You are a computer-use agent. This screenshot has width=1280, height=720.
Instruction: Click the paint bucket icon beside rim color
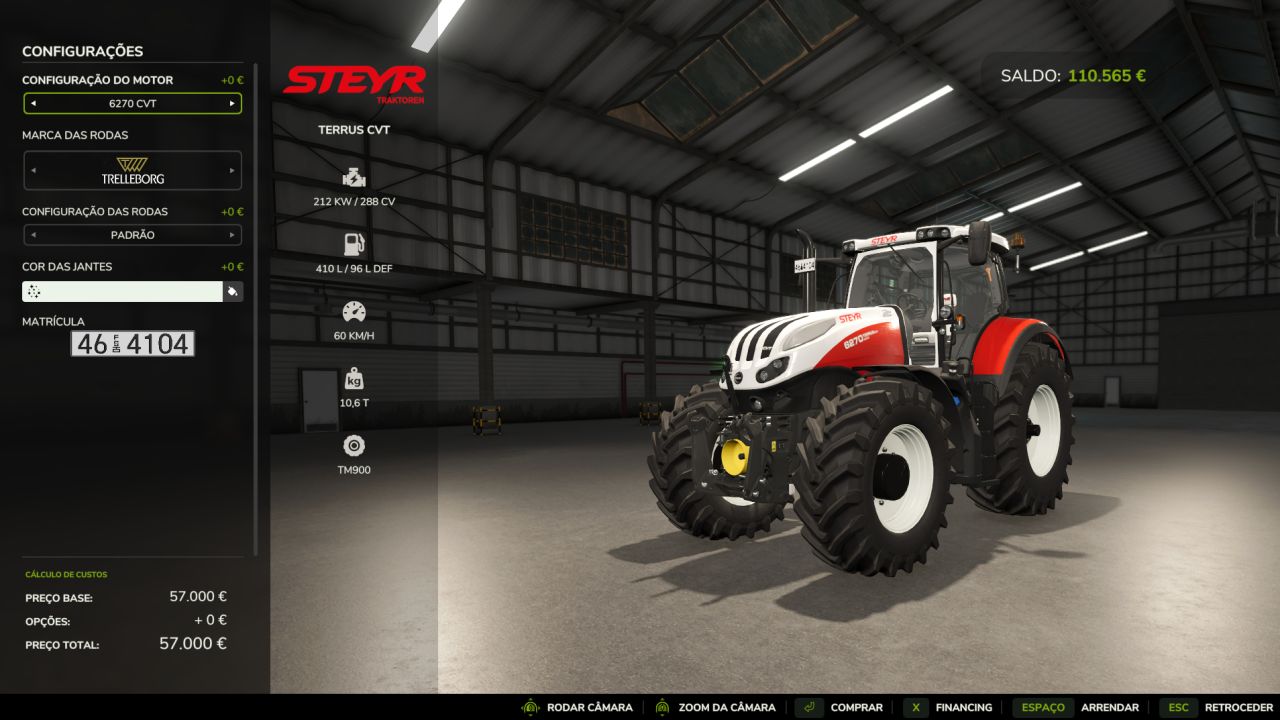pos(234,290)
